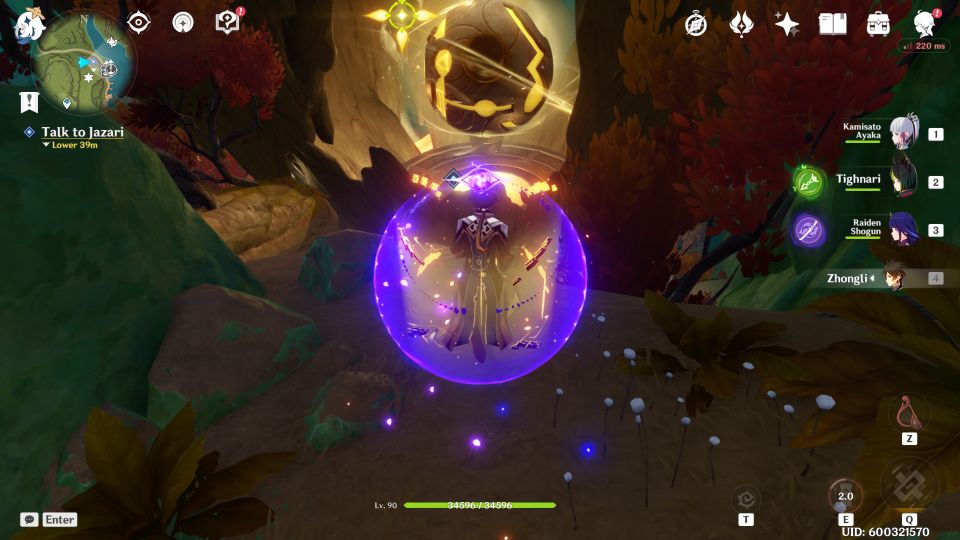Image resolution: width=960 pixels, height=540 pixels.
Task: Activate the eye-shaped Elemental Sight icon
Action: (138, 23)
